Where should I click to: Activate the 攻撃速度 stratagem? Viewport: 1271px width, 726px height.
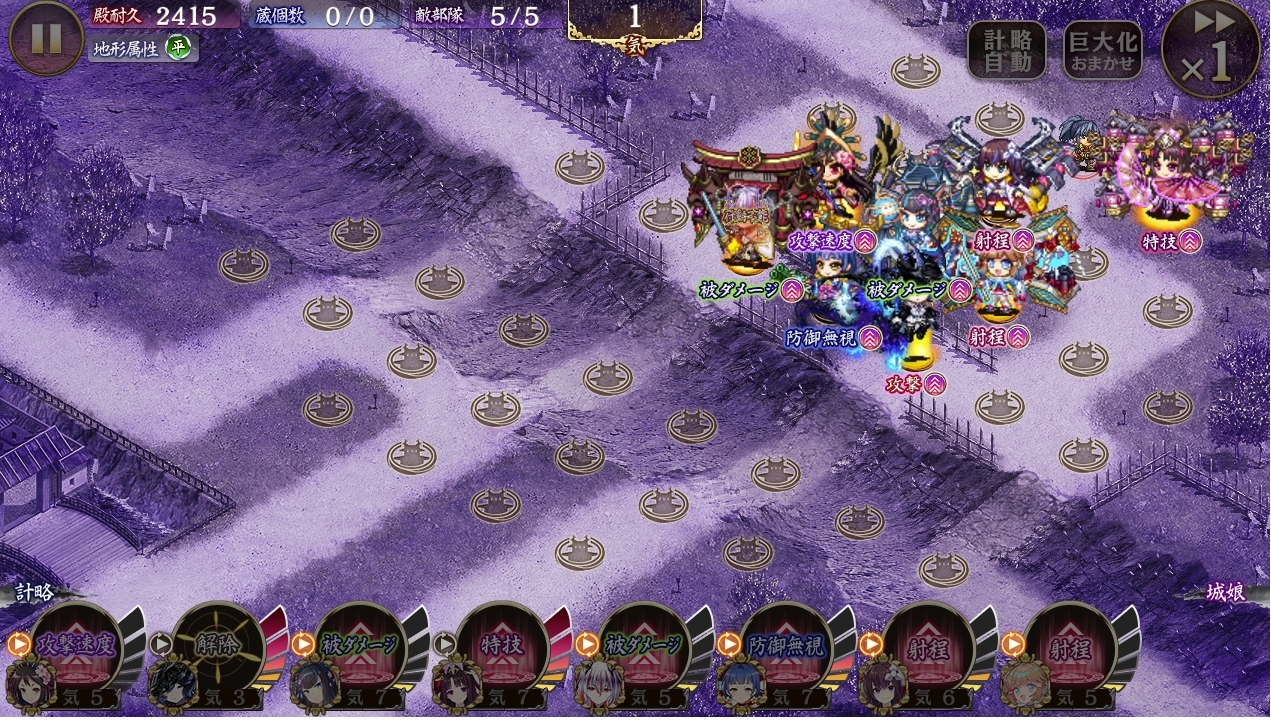[76, 647]
